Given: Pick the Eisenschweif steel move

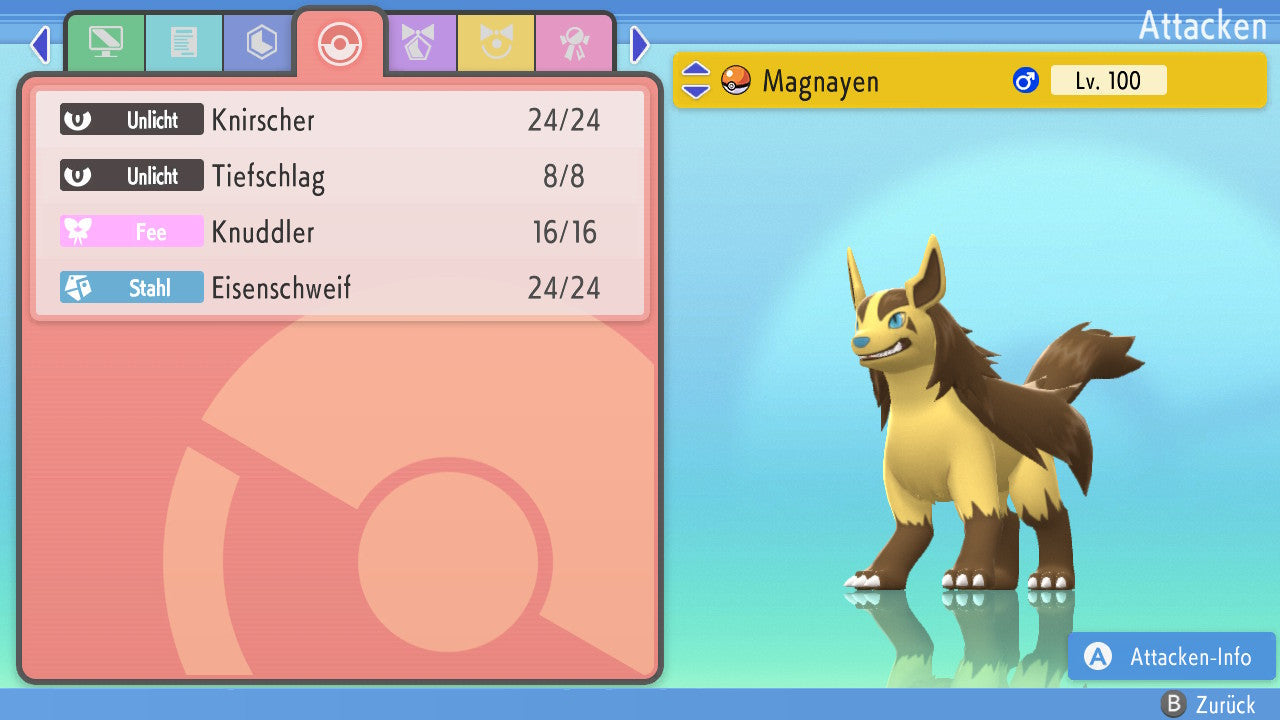Looking at the screenshot, I should point(340,289).
